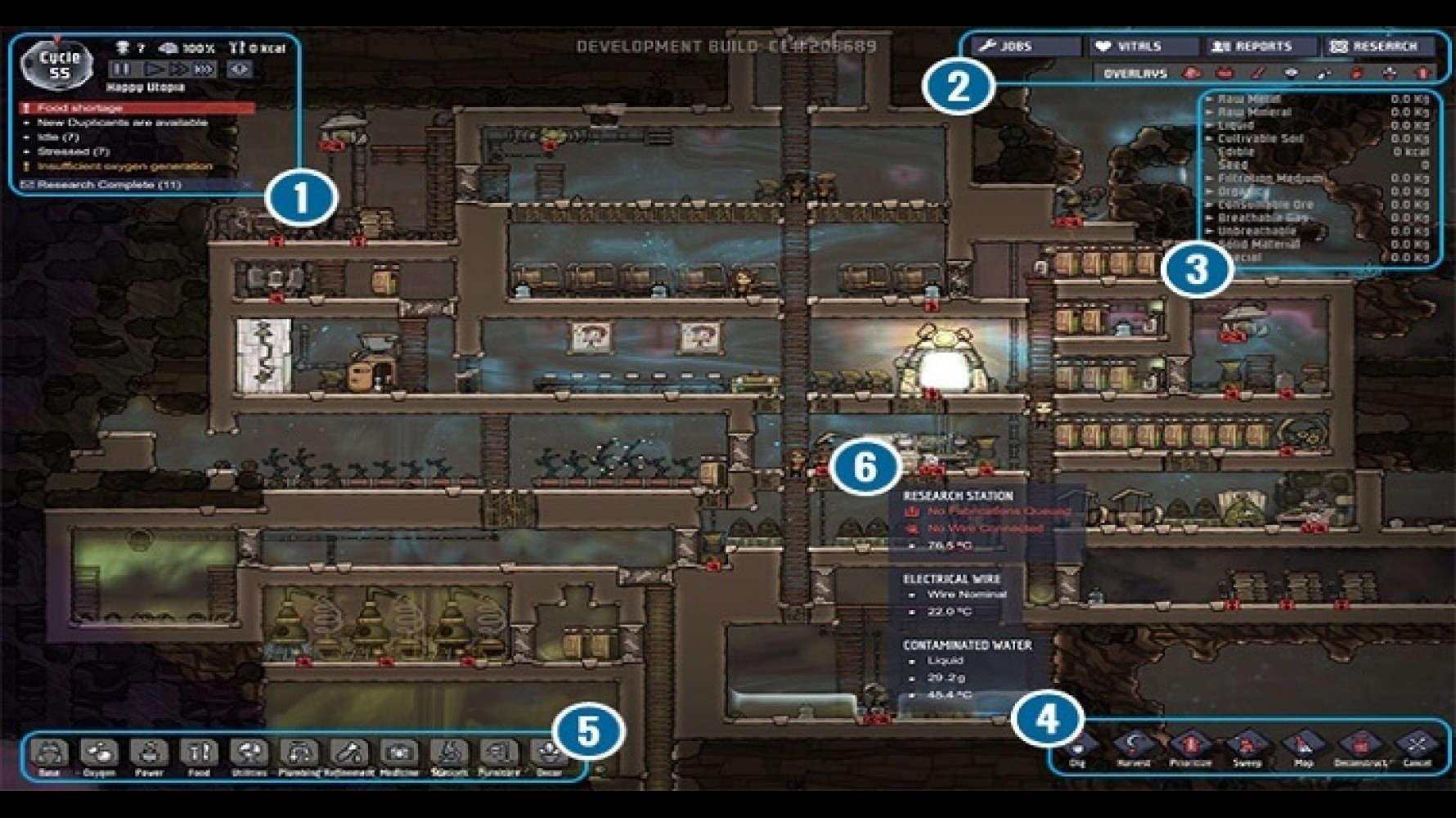The width and height of the screenshot is (1456, 818).
Task: Activate the Sweep tool
Action: pos(1247,741)
